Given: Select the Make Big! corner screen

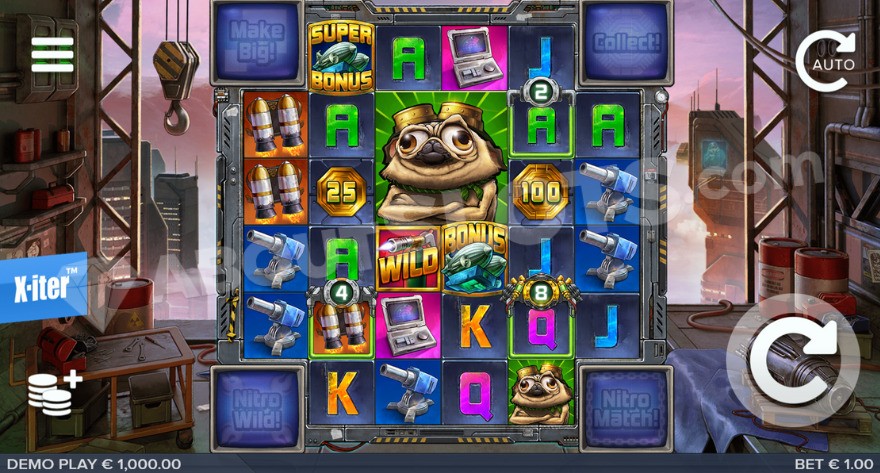Looking at the screenshot, I should pyautogui.click(x=257, y=41).
